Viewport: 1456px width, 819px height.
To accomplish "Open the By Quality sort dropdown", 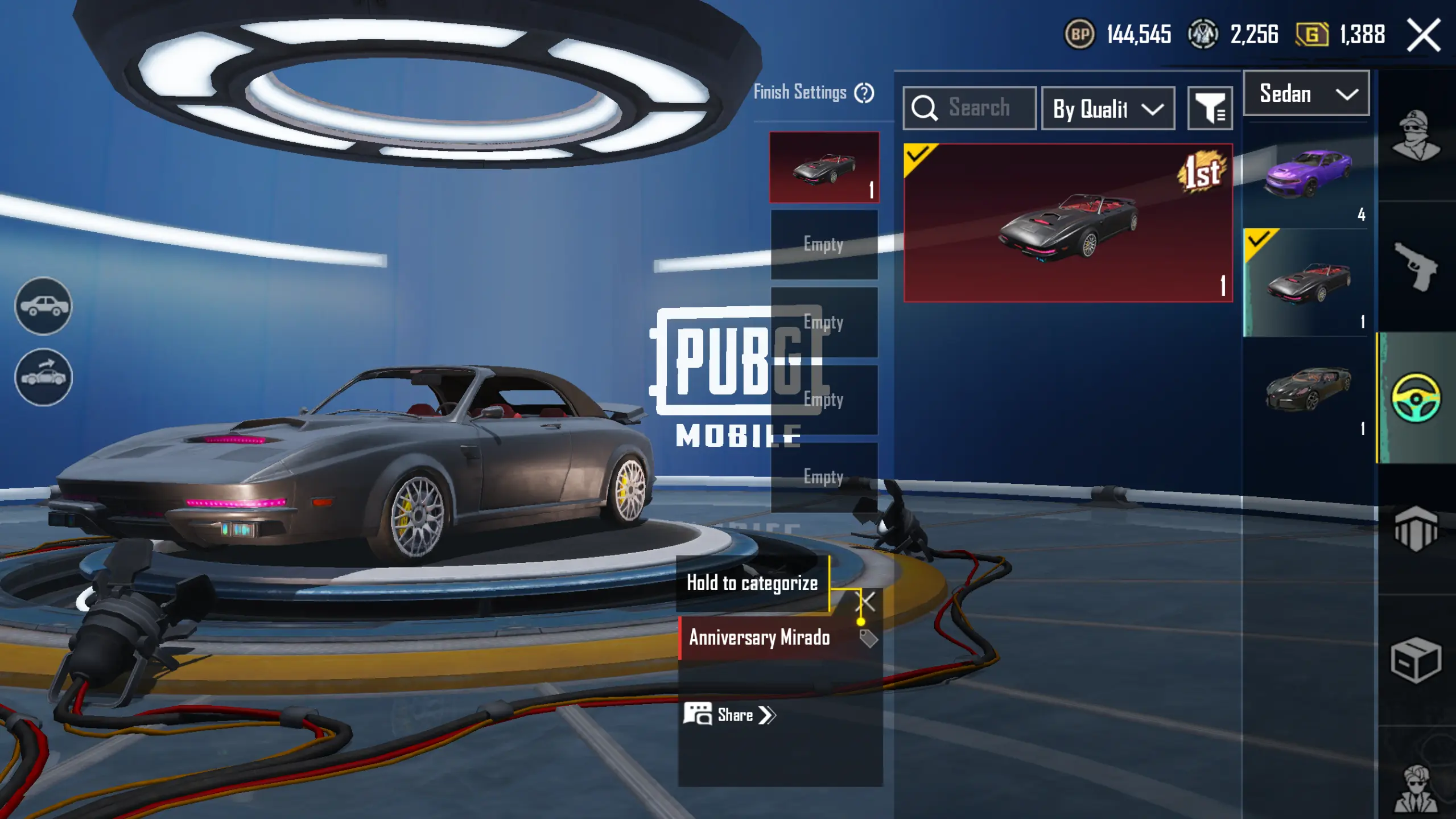I will click(x=1107, y=108).
